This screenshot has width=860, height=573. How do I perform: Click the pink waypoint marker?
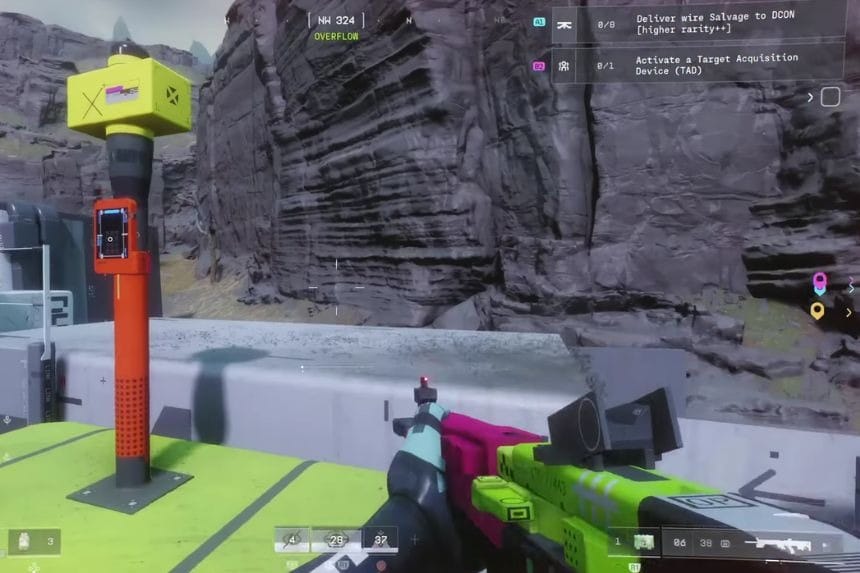pos(820,283)
